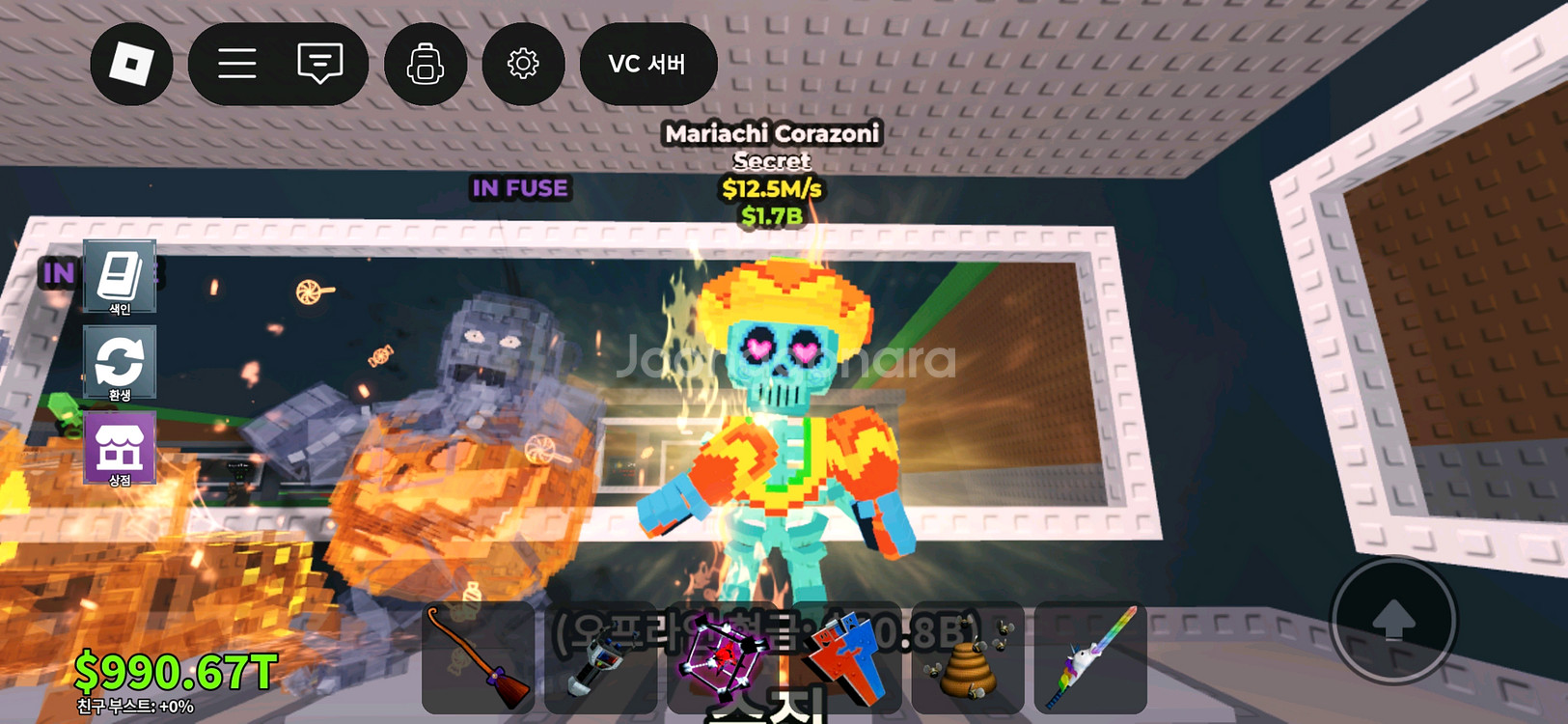1568x724 pixels.
Task: Select the rainbow unicorn sword slot
Action: [x=1090, y=657]
